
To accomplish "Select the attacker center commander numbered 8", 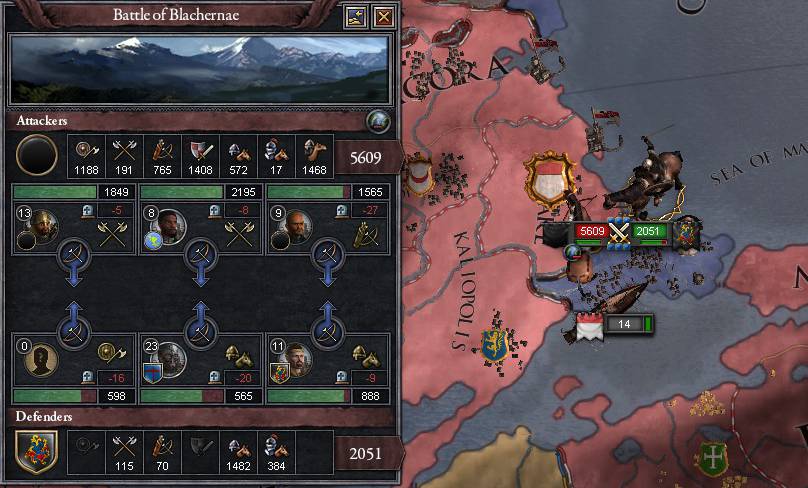I will tap(168, 225).
